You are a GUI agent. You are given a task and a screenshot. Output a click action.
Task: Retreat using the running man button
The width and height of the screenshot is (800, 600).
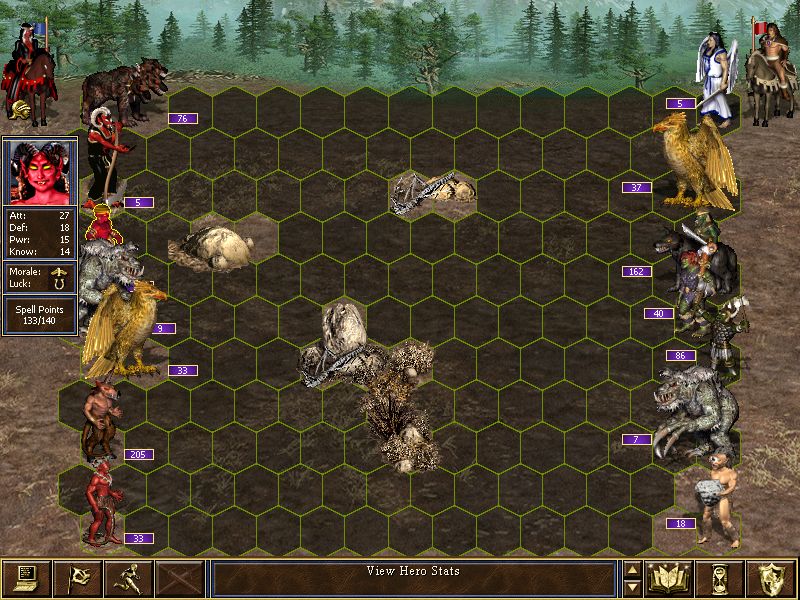(x=129, y=577)
